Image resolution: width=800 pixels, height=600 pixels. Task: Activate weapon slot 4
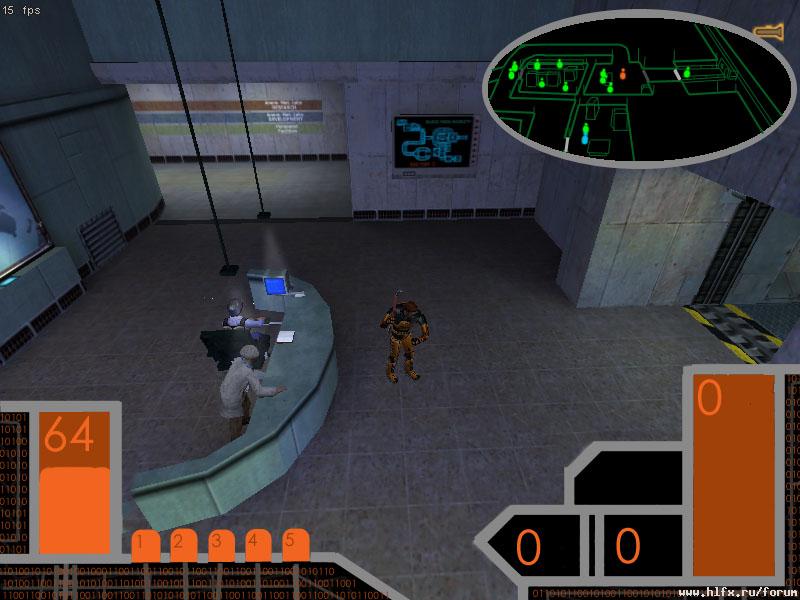pos(258,545)
